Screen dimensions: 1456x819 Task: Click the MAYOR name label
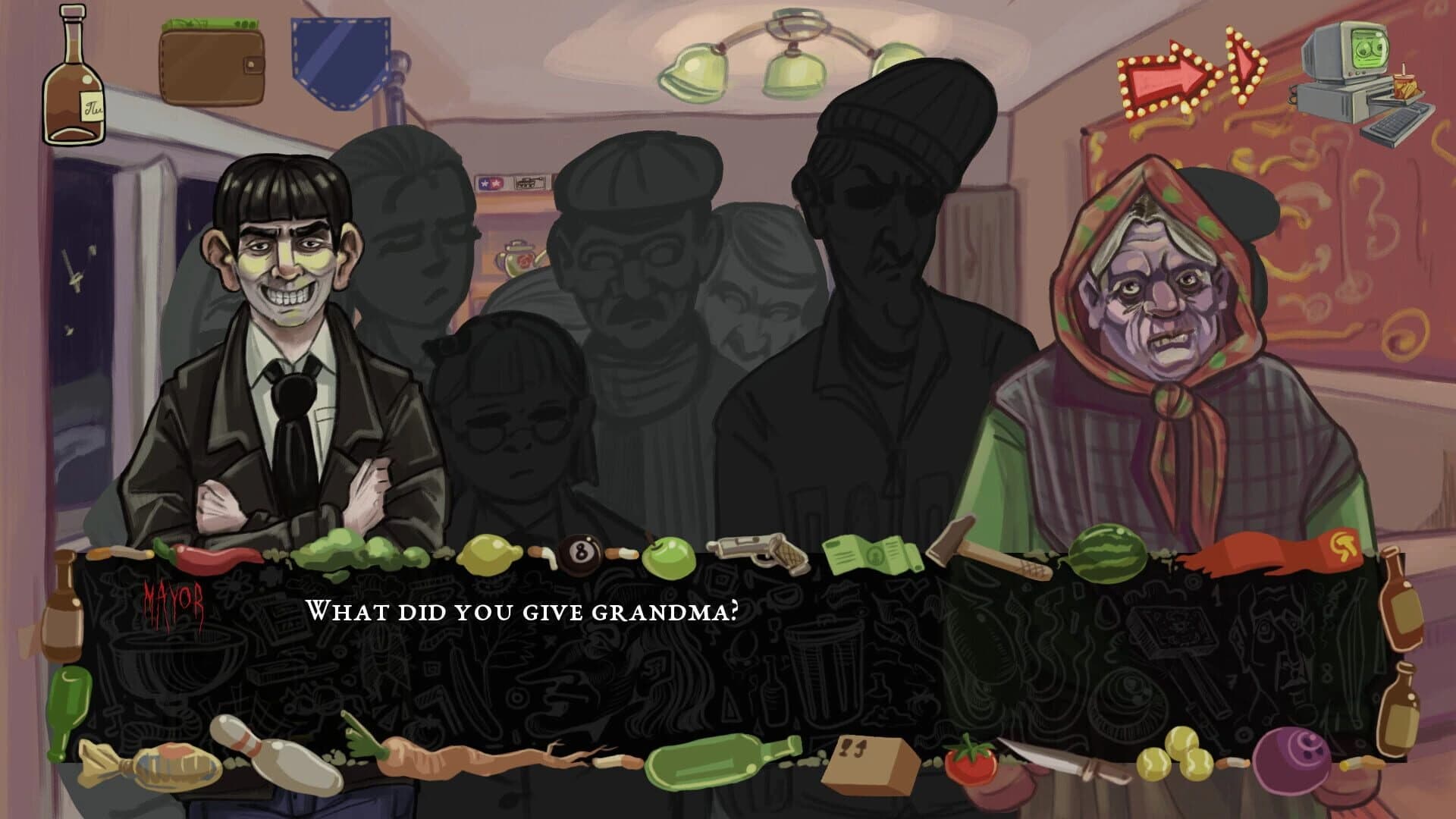coord(173,600)
